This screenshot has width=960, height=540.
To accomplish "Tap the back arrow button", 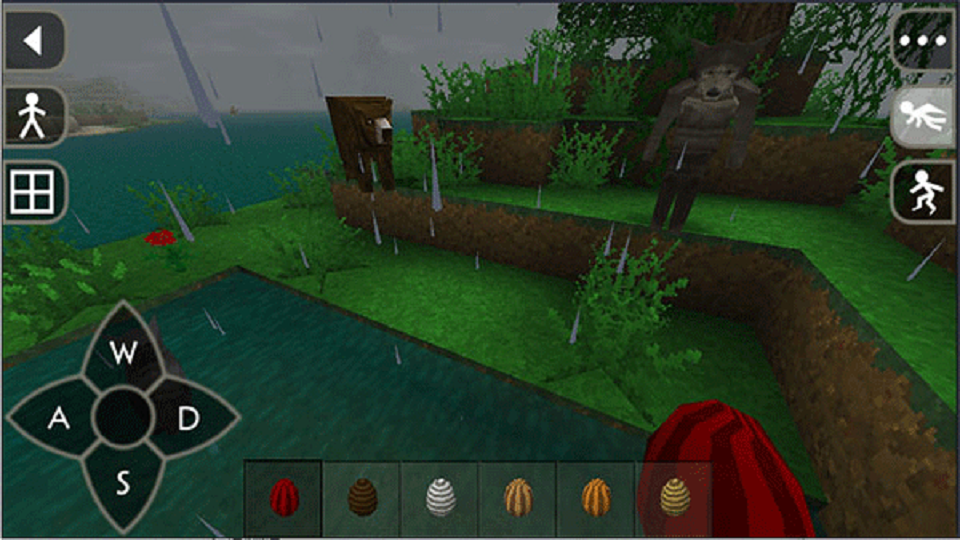I will click(x=34, y=41).
